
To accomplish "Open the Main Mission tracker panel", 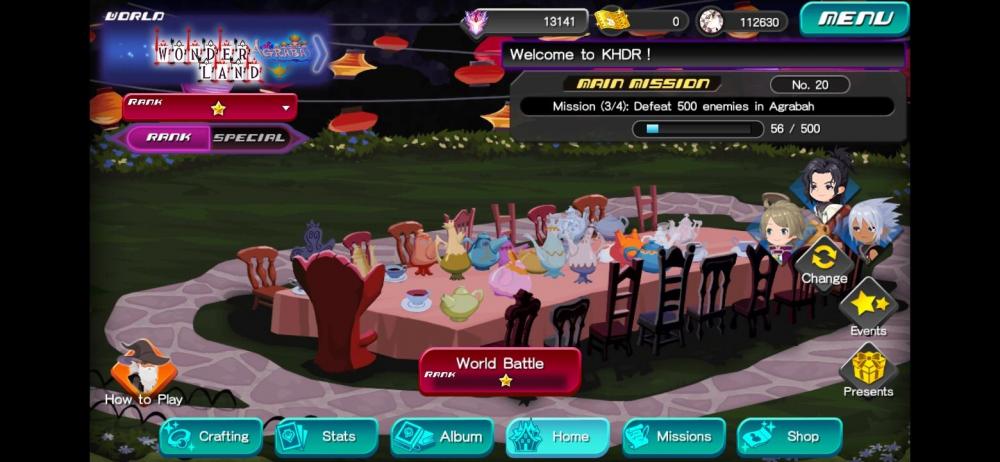I will pos(708,106).
